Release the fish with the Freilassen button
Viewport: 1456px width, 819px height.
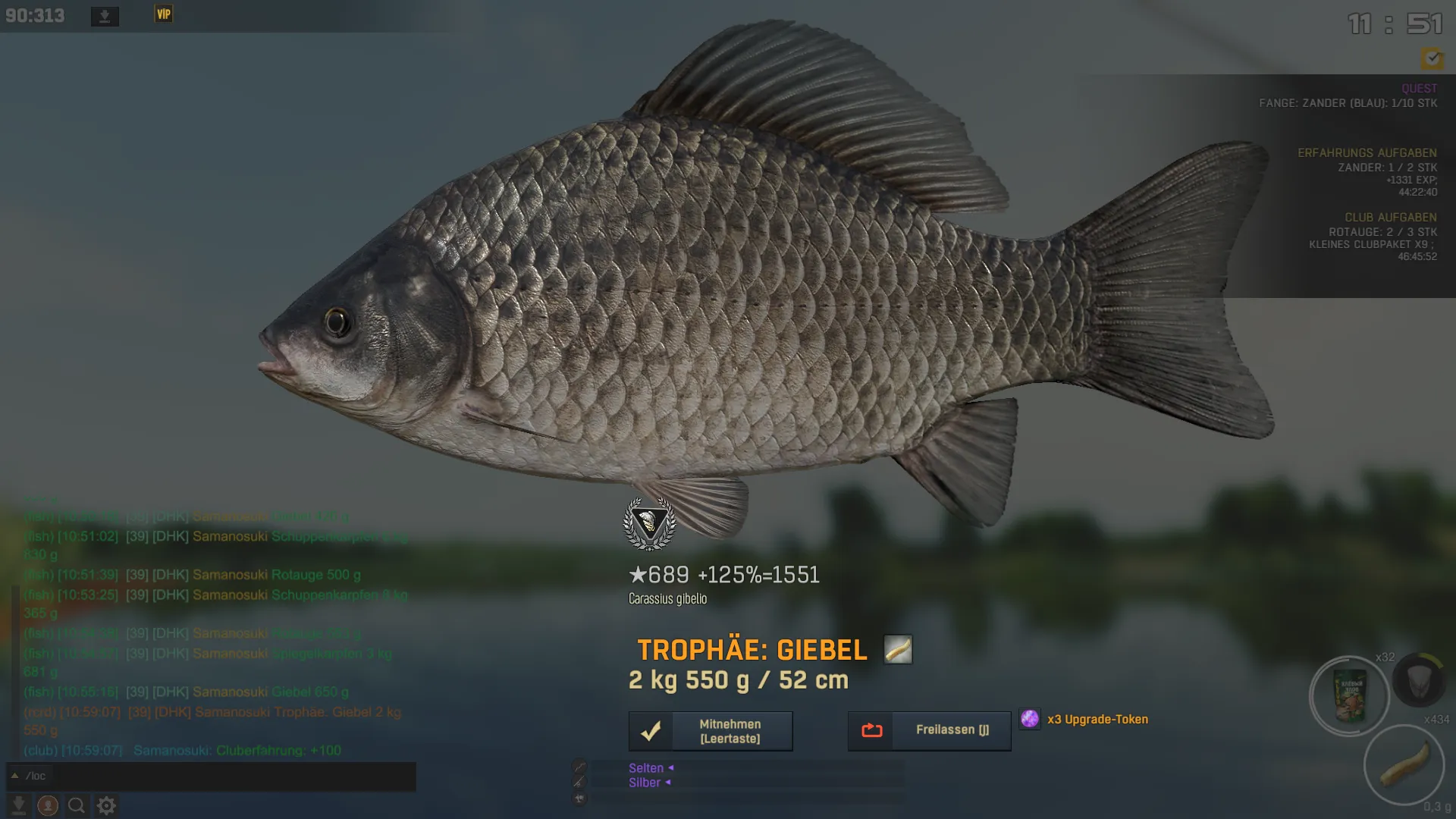pyautogui.click(x=929, y=730)
